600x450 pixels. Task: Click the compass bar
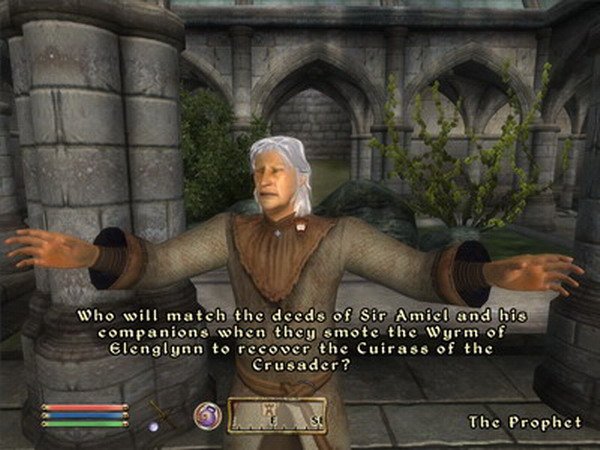click(277, 415)
